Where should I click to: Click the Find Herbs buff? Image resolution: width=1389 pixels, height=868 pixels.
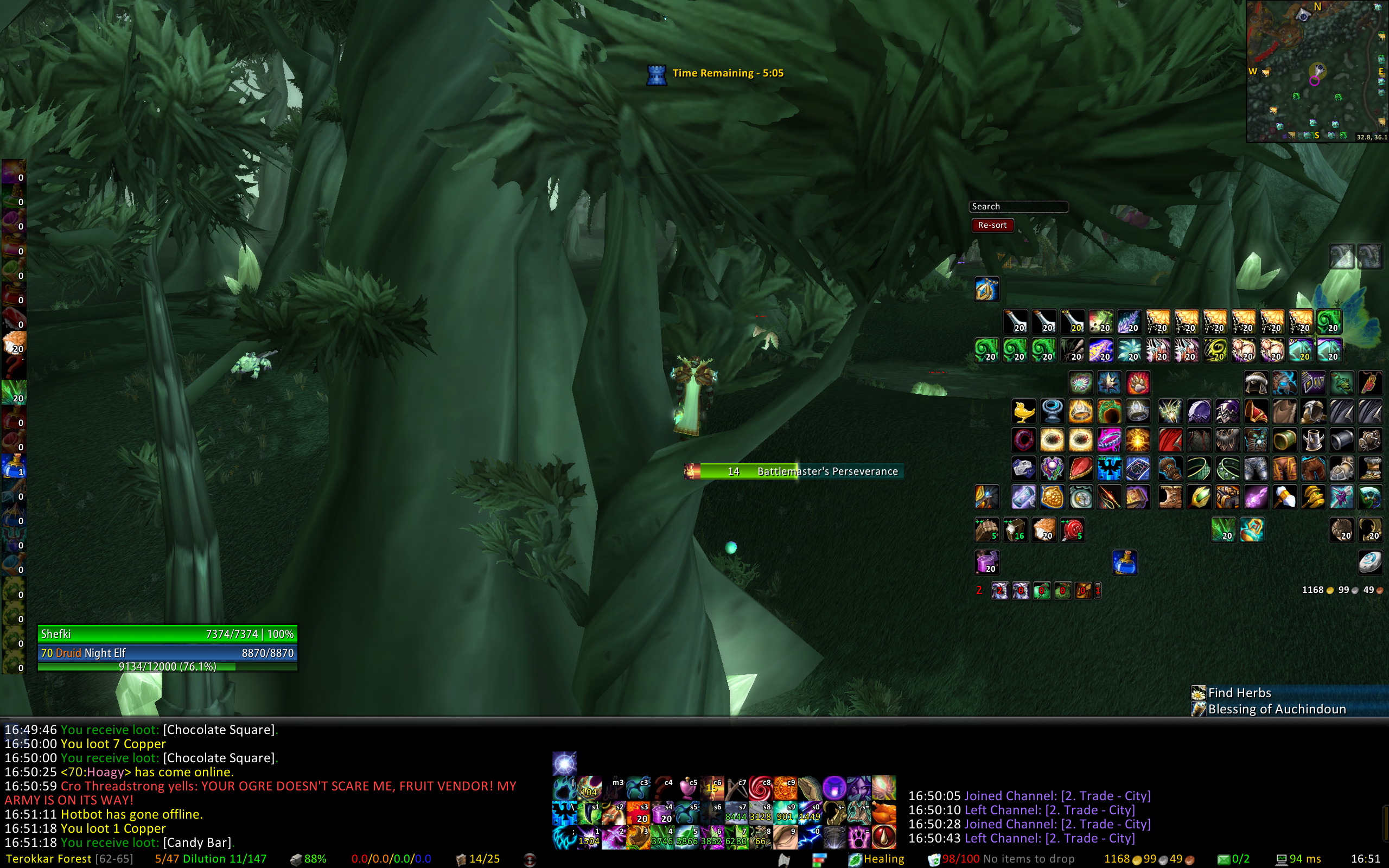[1239, 693]
